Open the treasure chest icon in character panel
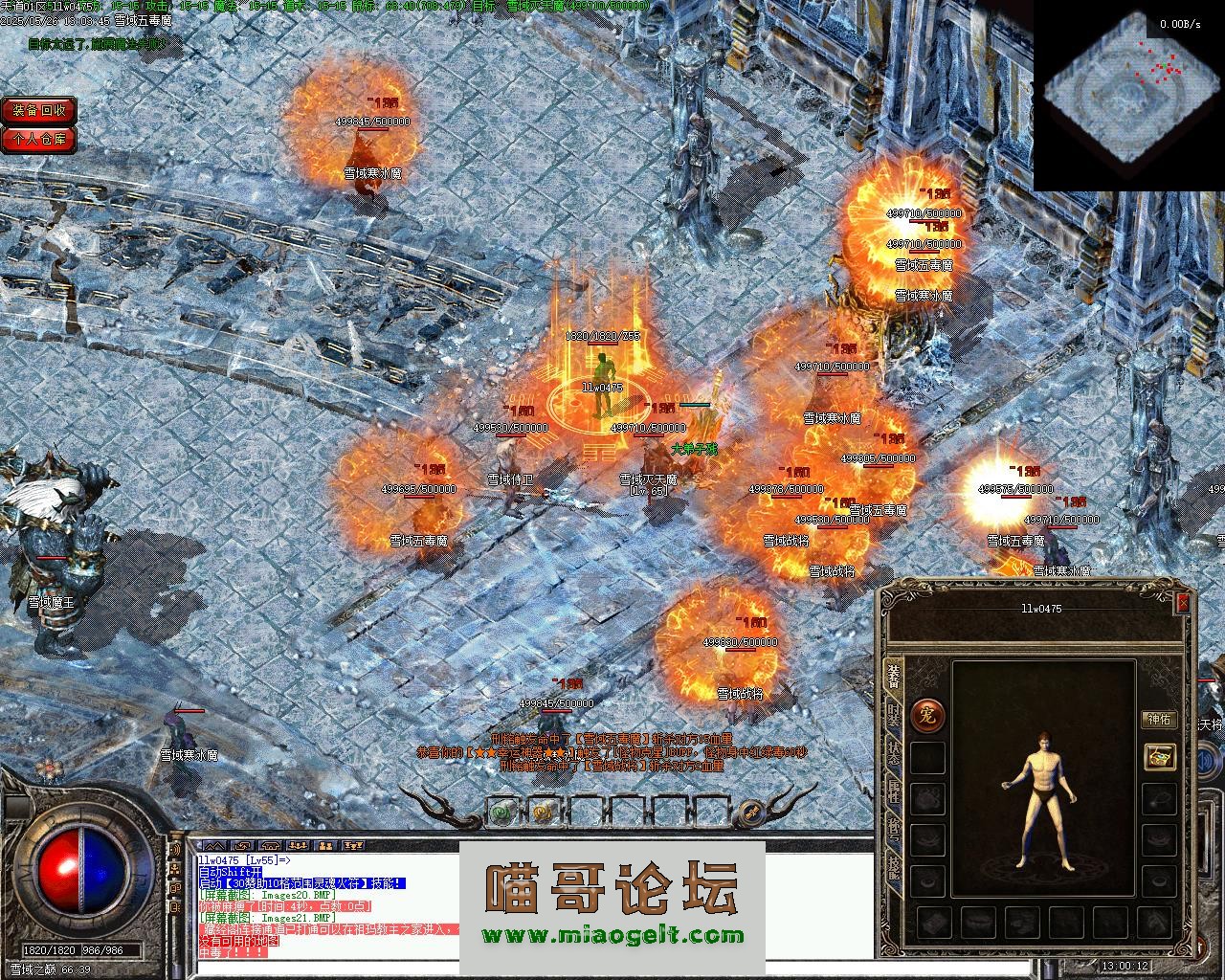Image resolution: width=1225 pixels, height=980 pixels. click(x=1160, y=757)
